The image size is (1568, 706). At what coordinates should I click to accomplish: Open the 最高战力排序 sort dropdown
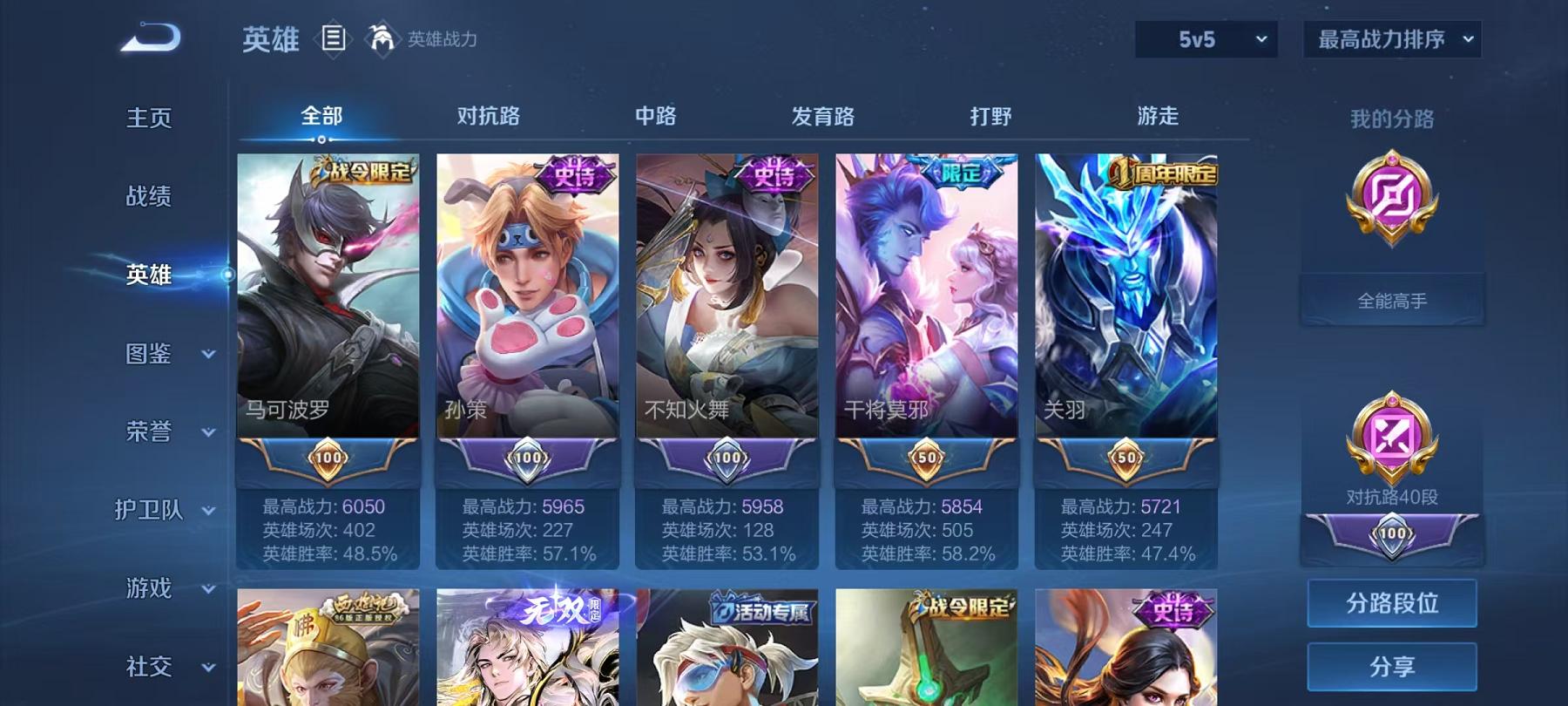pyautogui.click(x=1391, y=40)
